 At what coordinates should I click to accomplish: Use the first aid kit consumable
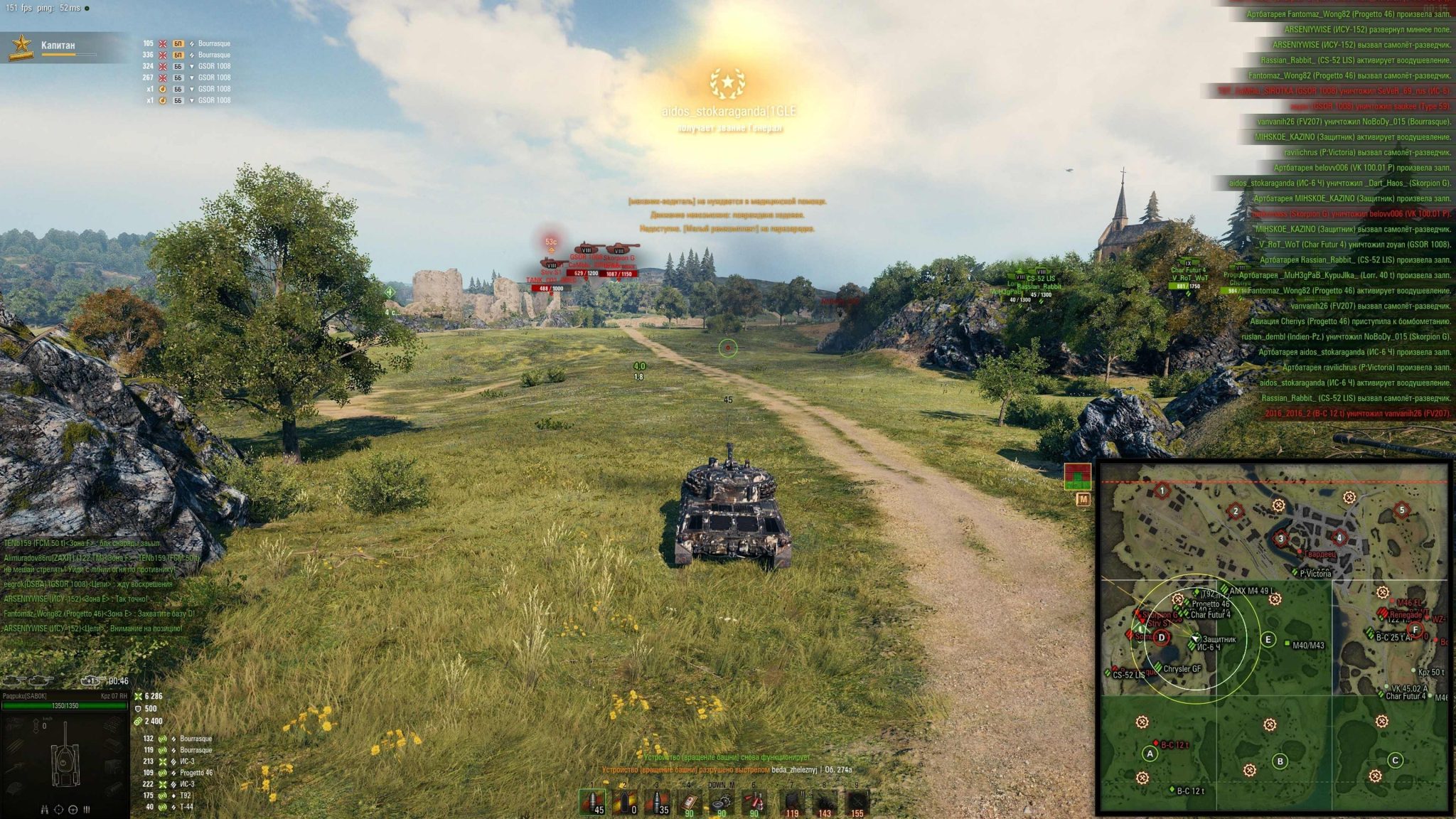coord(689,802)
